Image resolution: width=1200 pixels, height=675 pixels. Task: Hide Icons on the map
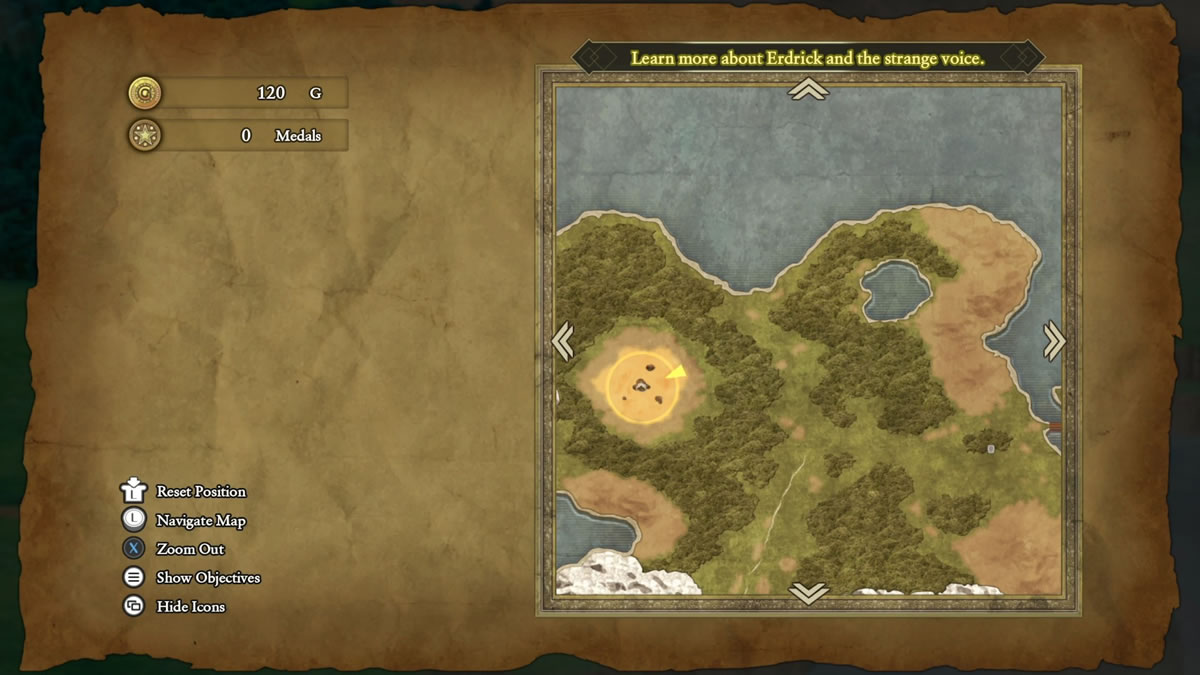pos(190,607)
